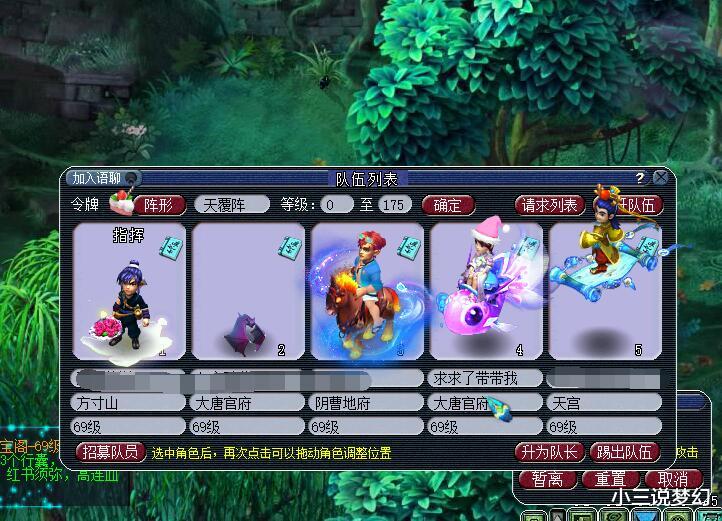Select the maximum level field showing 175
This screenshot has height=521, width=722.
pyautogui.click(x=394, y=205)
